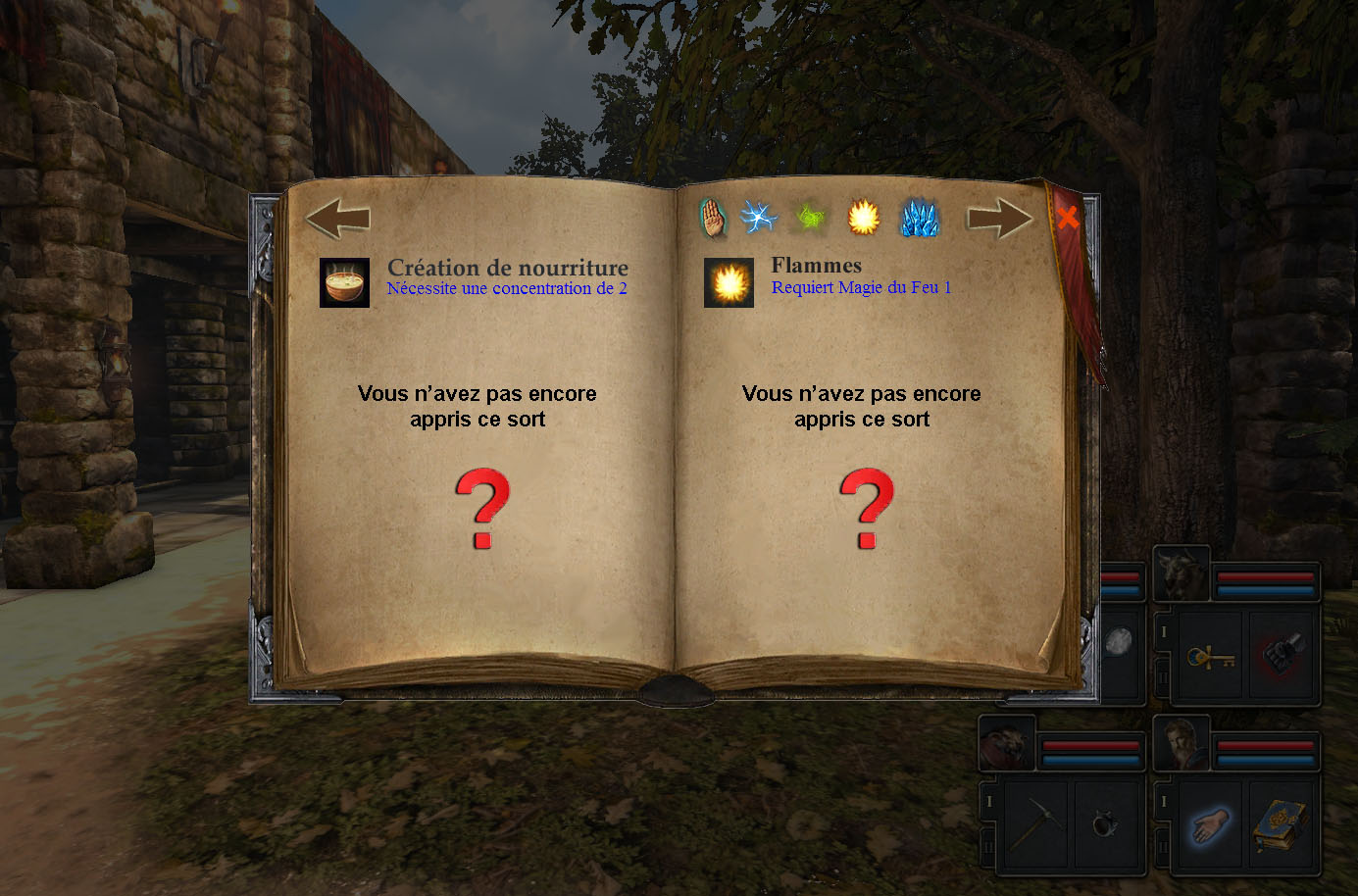This screenshot has width=1358, height=896.
Task: Switch to the lightning magic tab
Action: click(759, 217)
